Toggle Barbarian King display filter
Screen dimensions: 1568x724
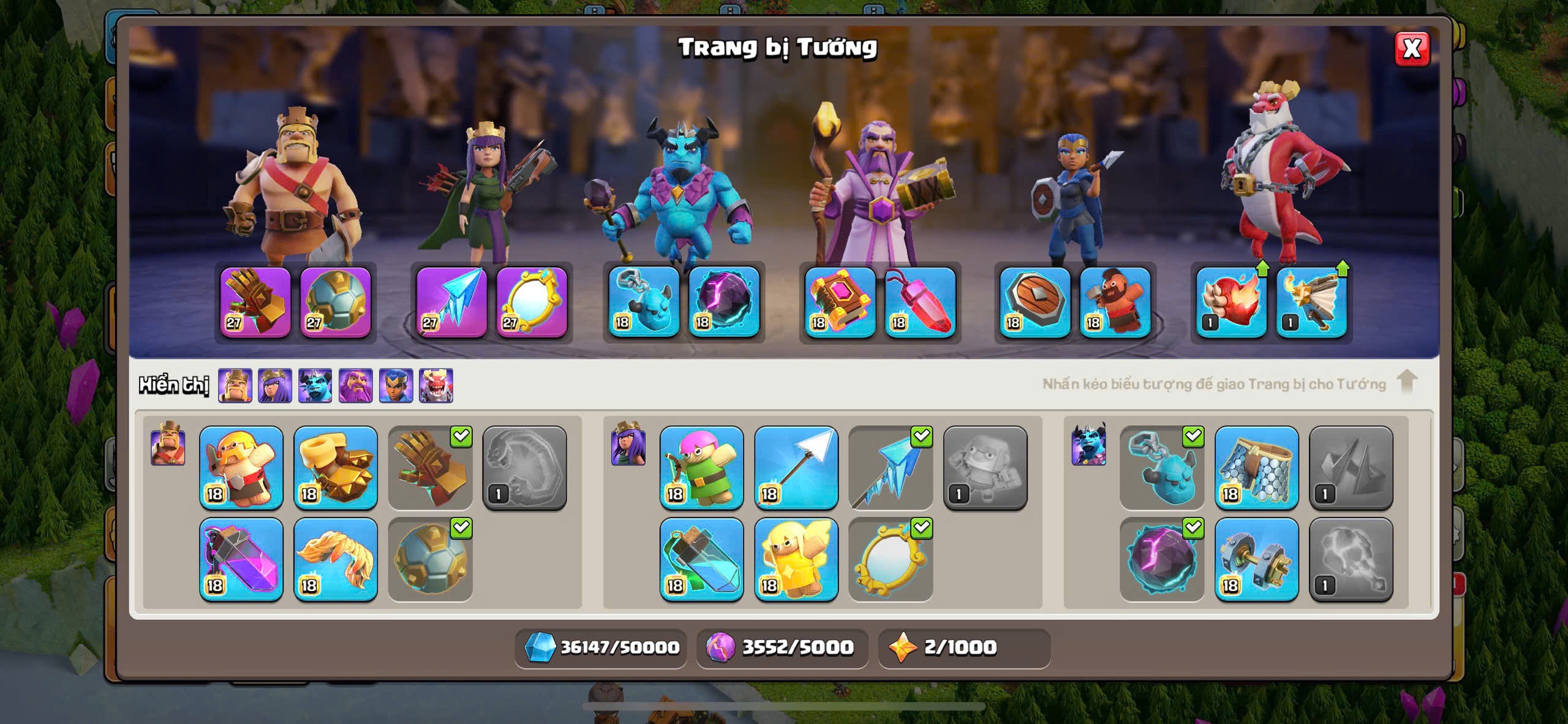(235, 386)
